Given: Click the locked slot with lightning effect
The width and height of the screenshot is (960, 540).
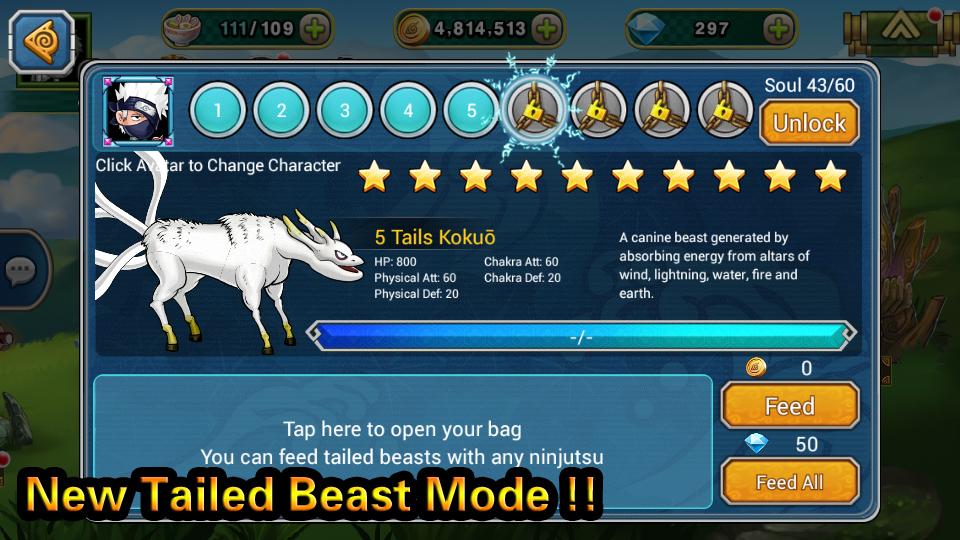Looking at the screenshot, I should (x=535, y=110).
